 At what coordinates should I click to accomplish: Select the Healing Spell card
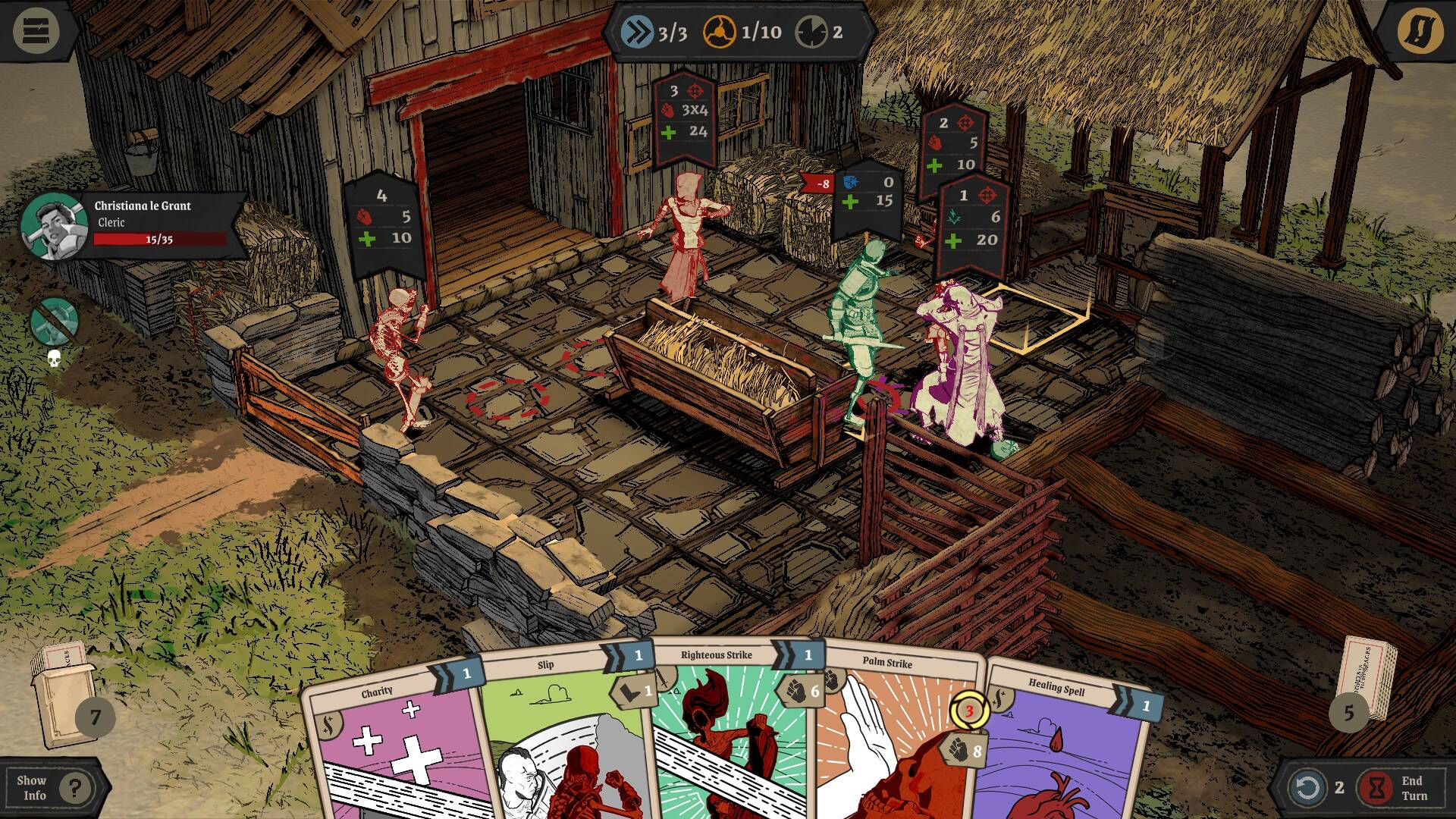pyautogui.click(x=1062, y=751)
